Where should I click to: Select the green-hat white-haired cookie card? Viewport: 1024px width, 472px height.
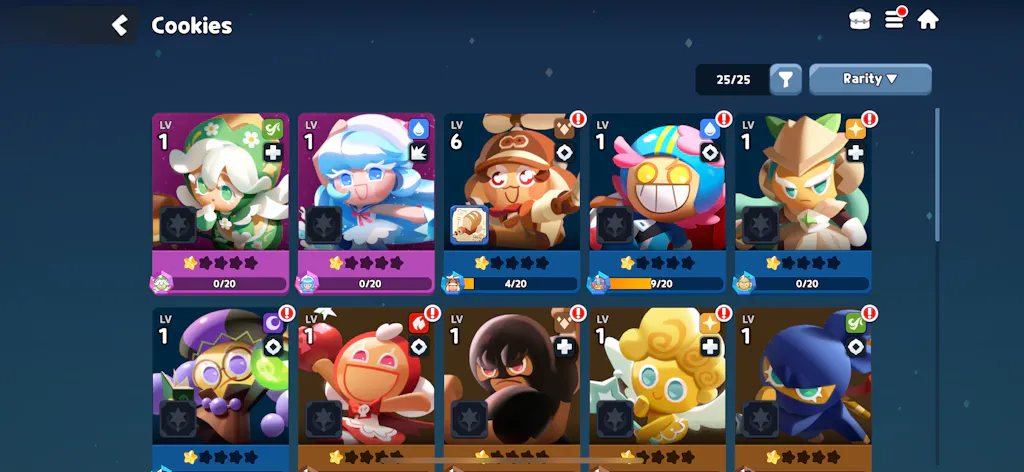pyautogui.click(x=221, y=190)
